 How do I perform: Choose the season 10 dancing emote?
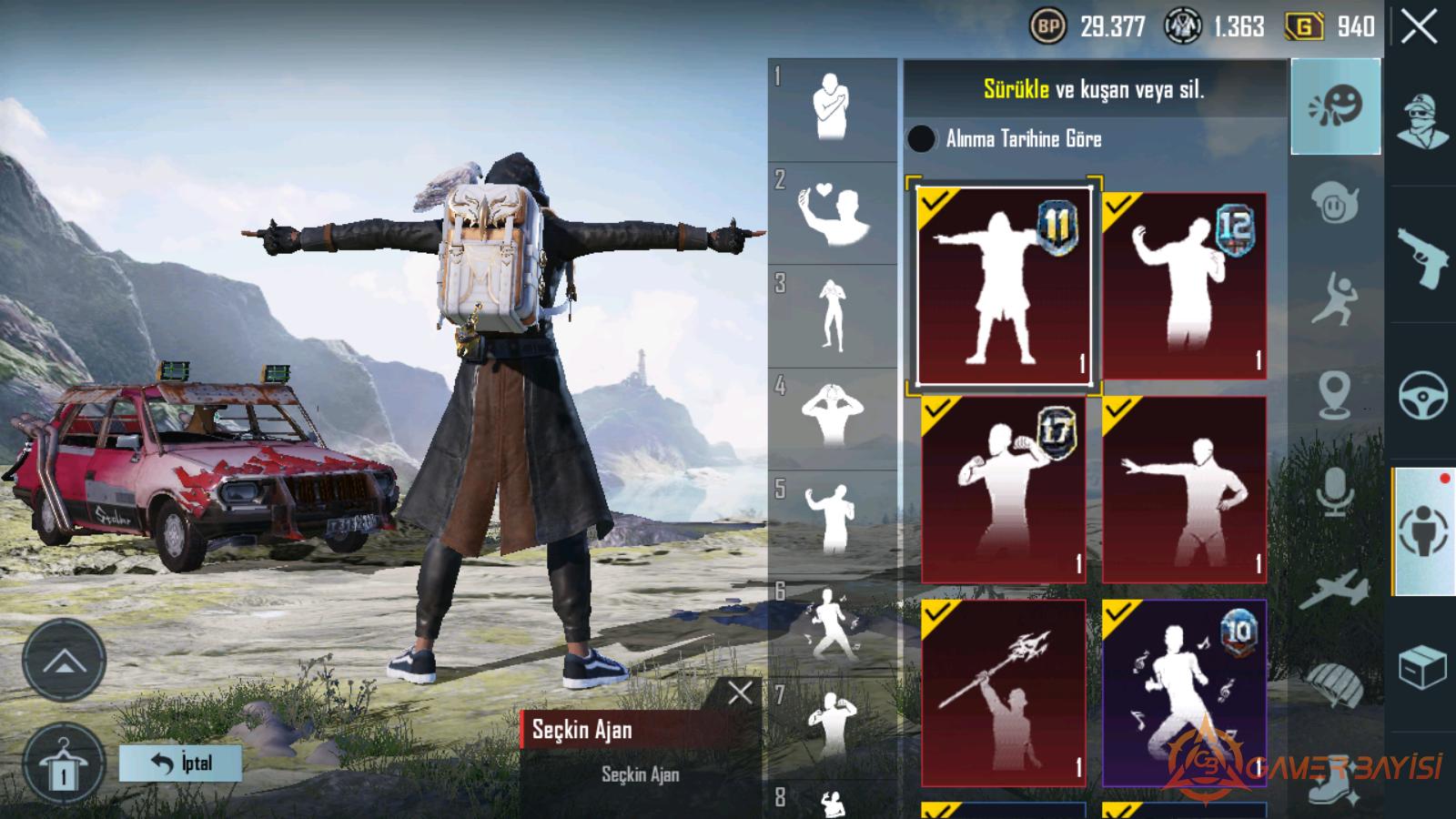click(x=1184, y=693)
